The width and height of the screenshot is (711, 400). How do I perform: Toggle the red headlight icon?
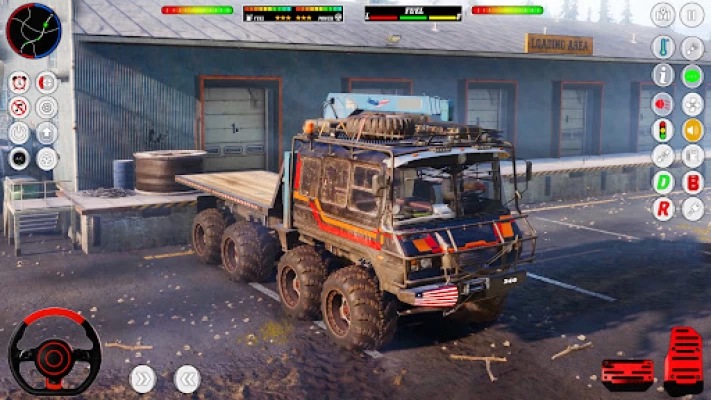[x=663, y=102]
